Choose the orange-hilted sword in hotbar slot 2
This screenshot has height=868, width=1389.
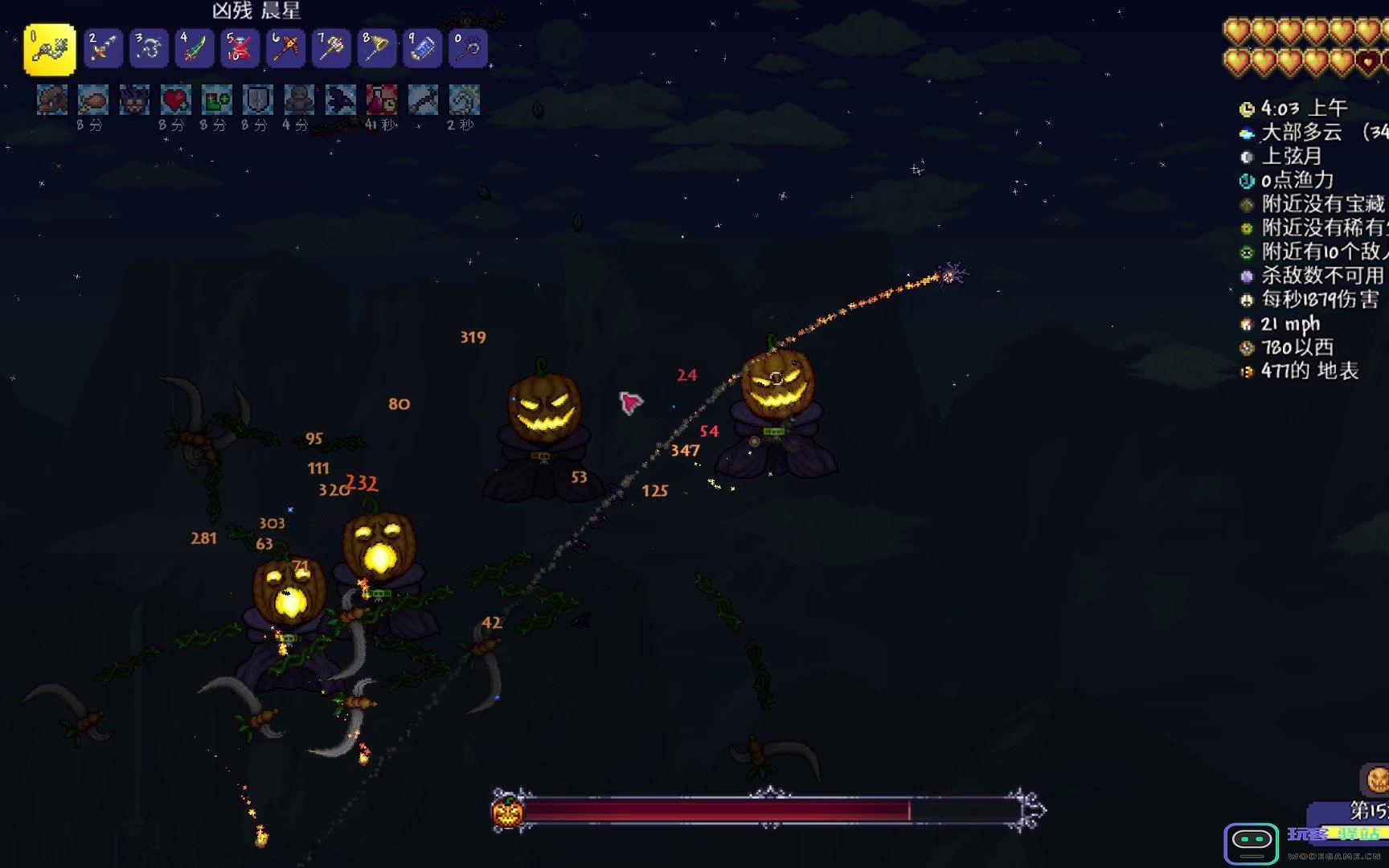tap(103, 49)
